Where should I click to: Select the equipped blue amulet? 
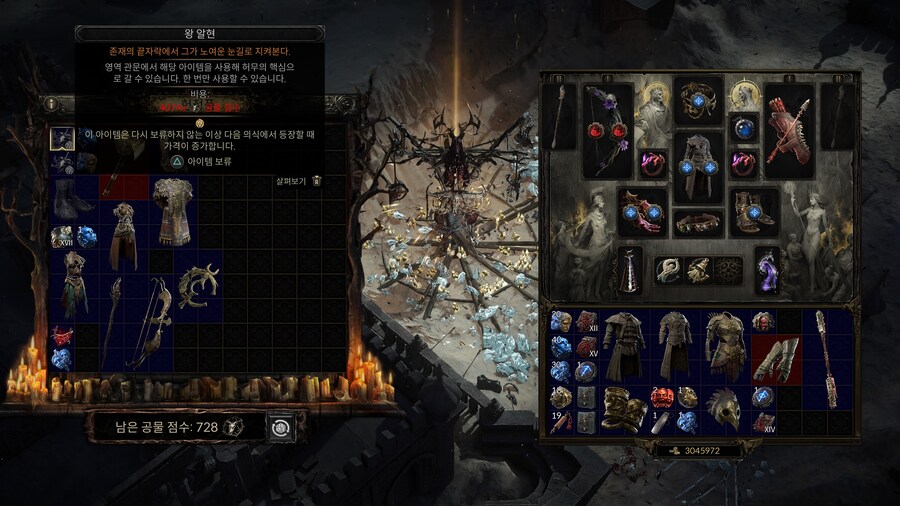[743, 130]
